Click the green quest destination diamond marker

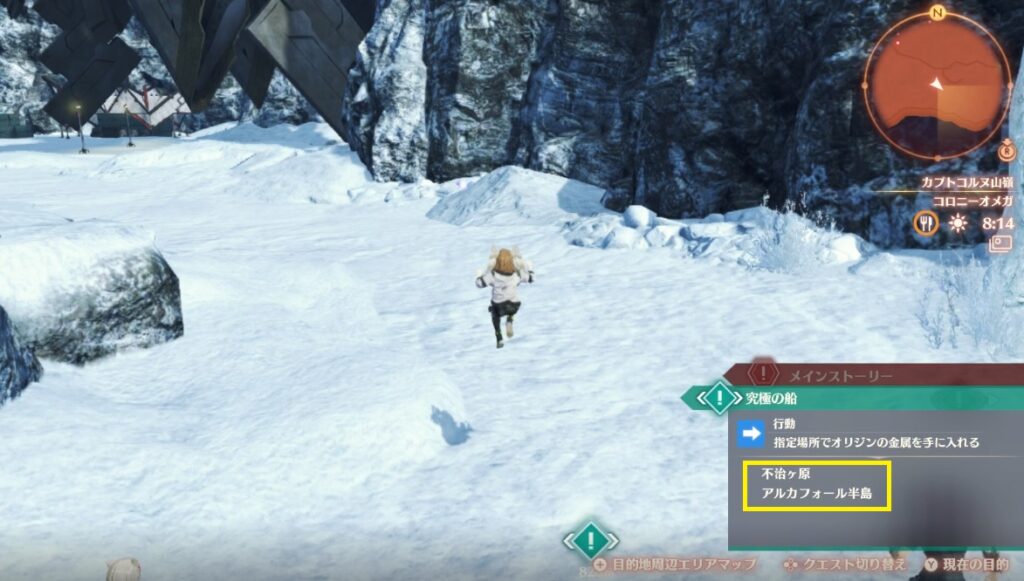591,541
